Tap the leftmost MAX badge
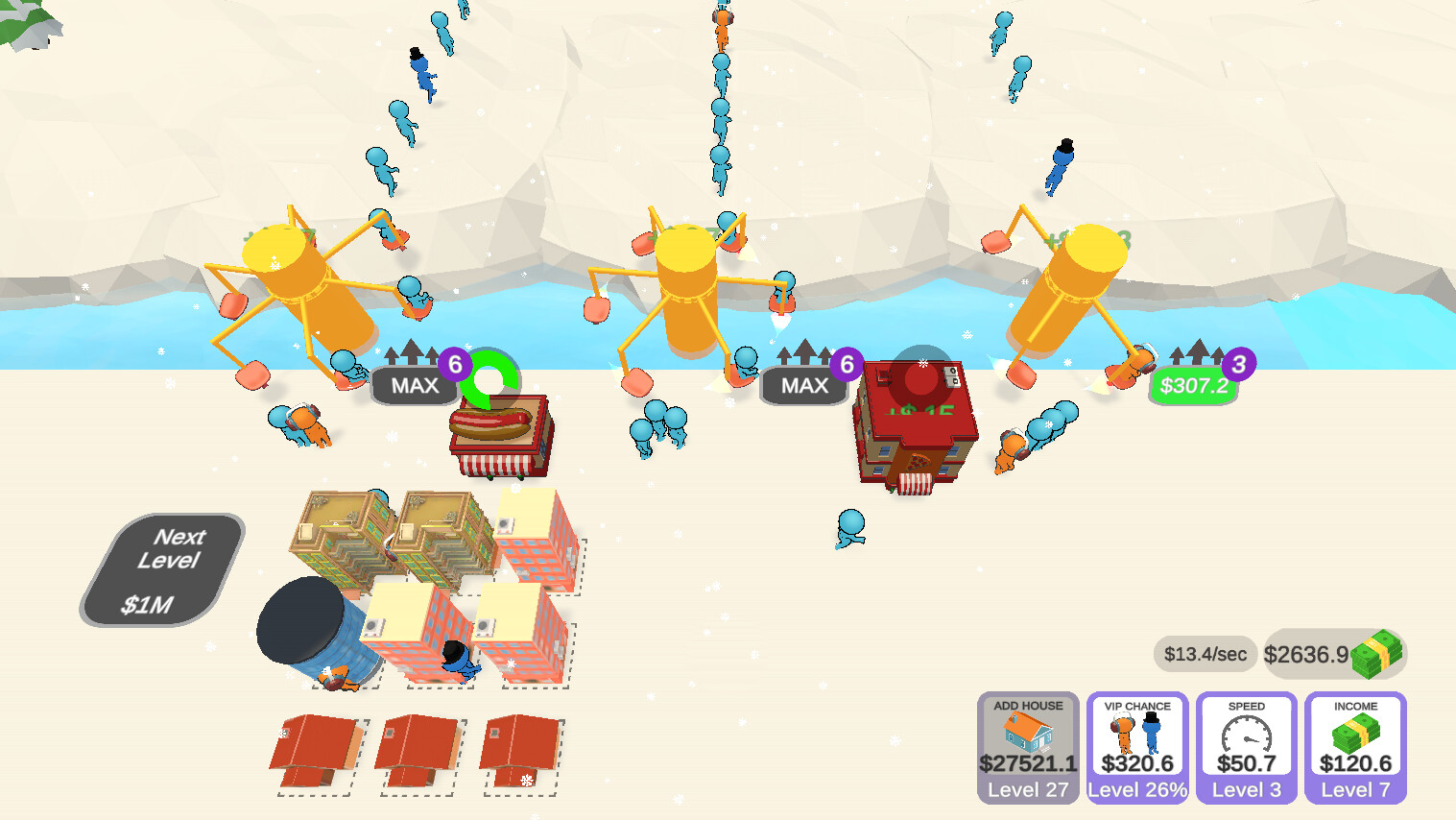The image size is (1456, 820). click(415, 384)
